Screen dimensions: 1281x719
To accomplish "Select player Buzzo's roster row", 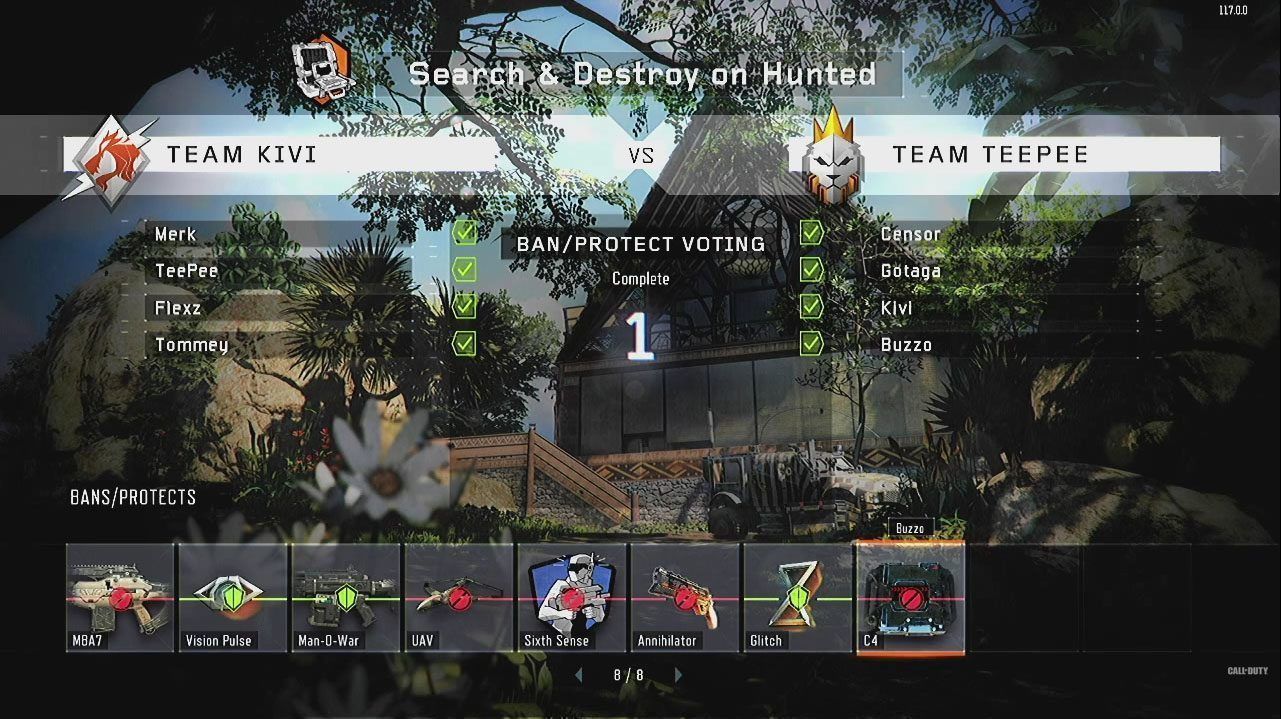I will point(1000,345).
